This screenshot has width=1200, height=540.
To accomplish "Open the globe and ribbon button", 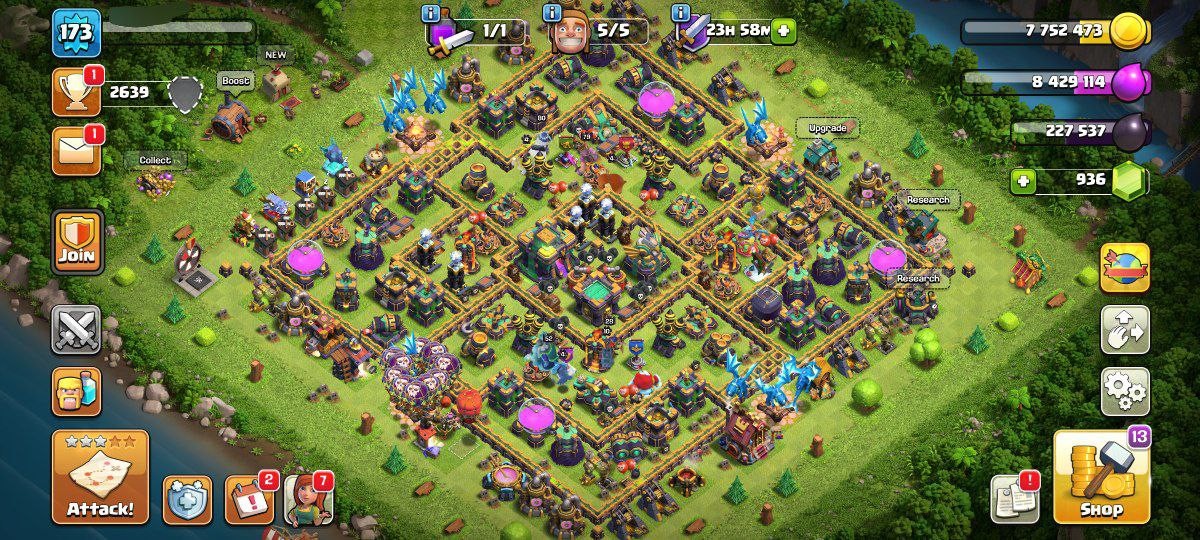I will click(1125, 268).
